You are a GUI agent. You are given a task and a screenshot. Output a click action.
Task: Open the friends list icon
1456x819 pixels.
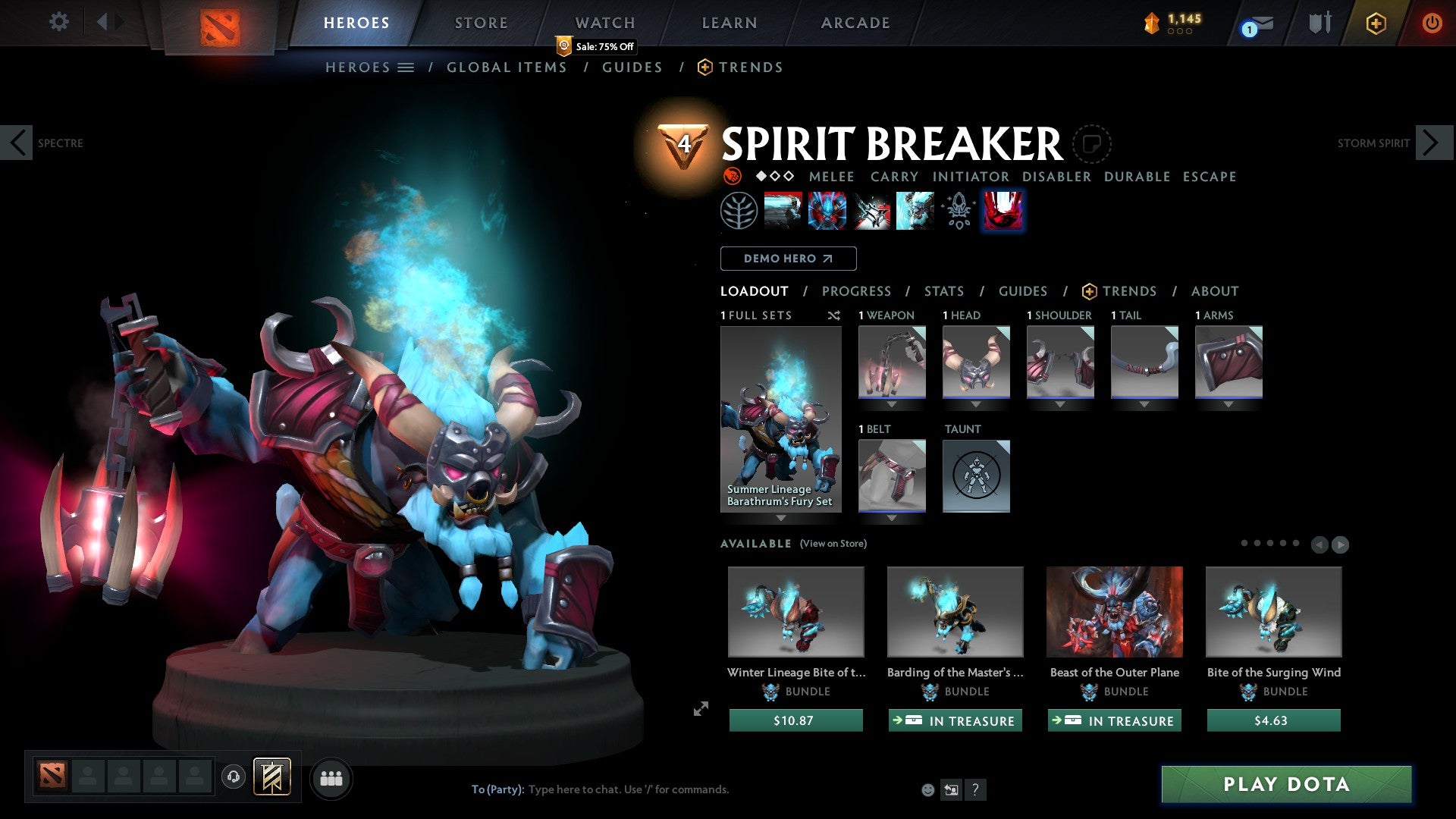(x=331, y=778)
